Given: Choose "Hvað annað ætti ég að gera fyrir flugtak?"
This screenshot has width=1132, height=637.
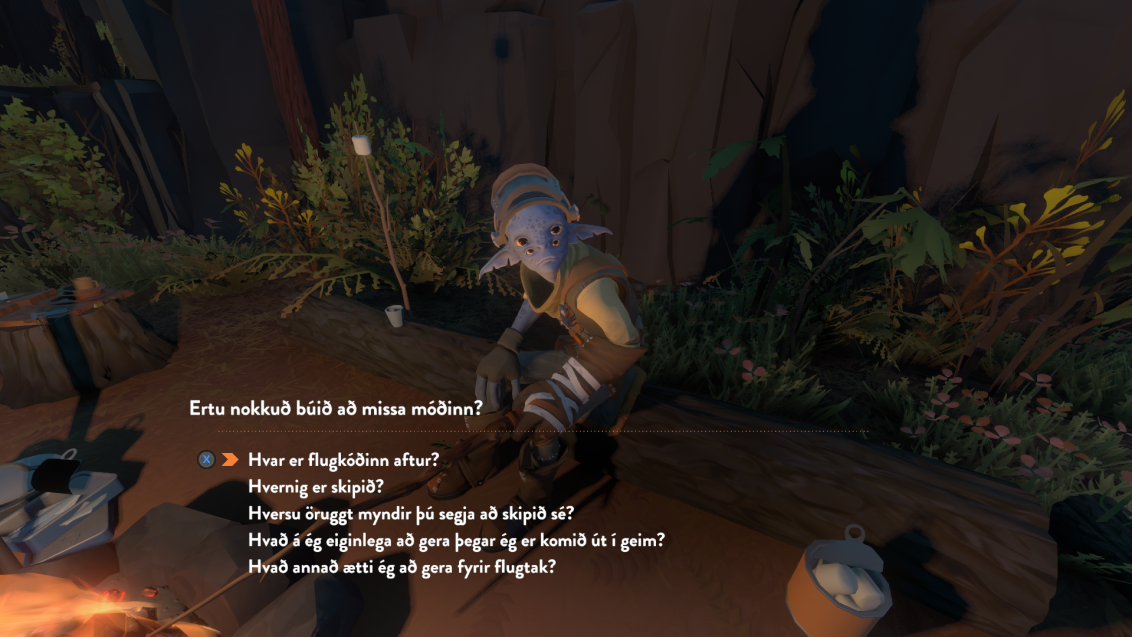Looking at the screenshot, I should (x=402, y=567).
